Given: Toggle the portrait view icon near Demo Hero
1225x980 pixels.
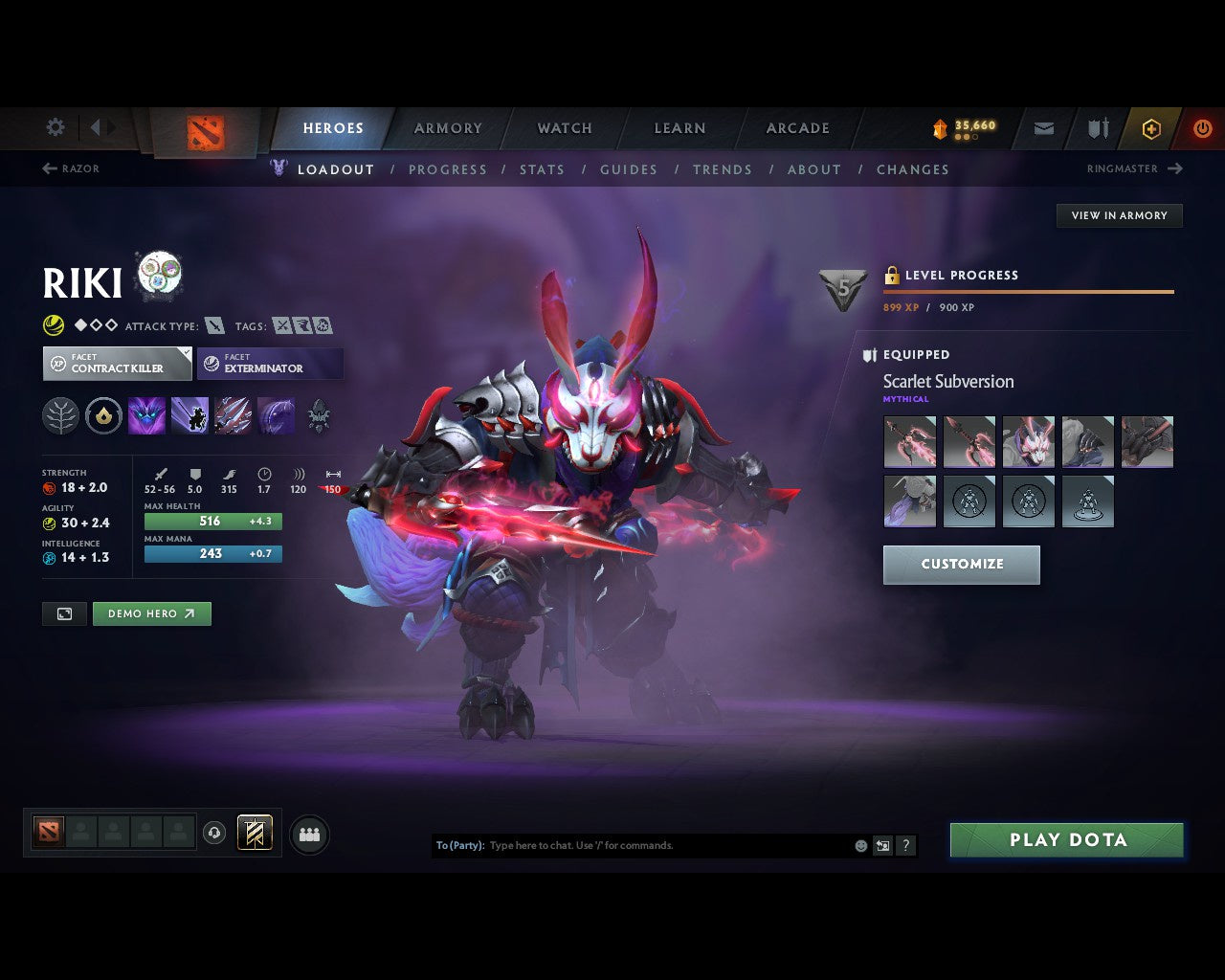Looking at the screenshot, I should click(63, 613).
